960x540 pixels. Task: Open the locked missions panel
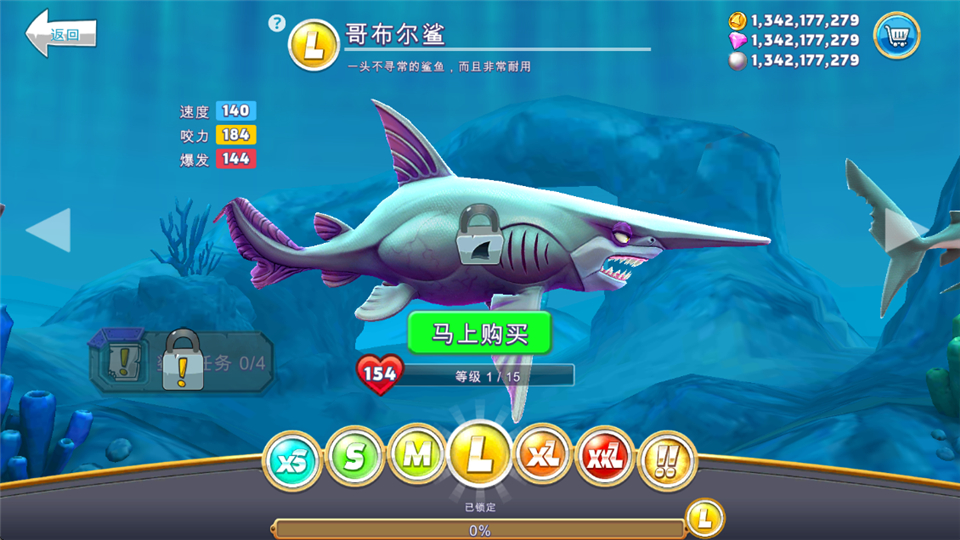pyautogui.click(x=180, y=362)
